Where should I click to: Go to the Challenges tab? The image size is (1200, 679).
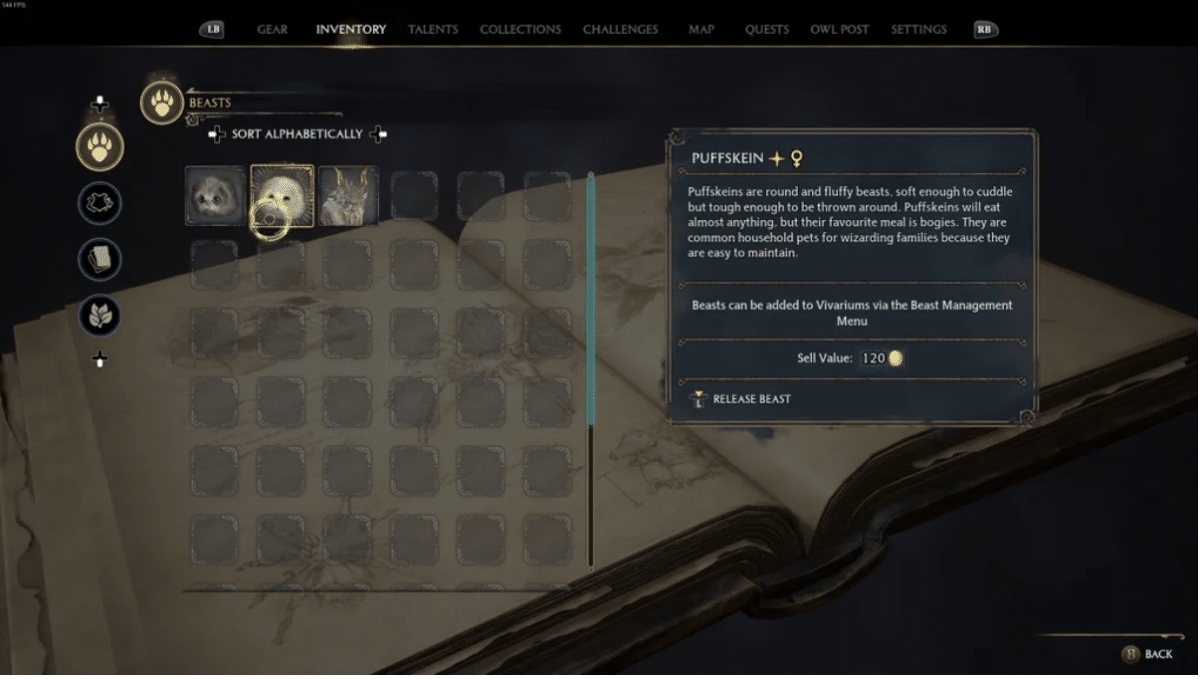621,29
